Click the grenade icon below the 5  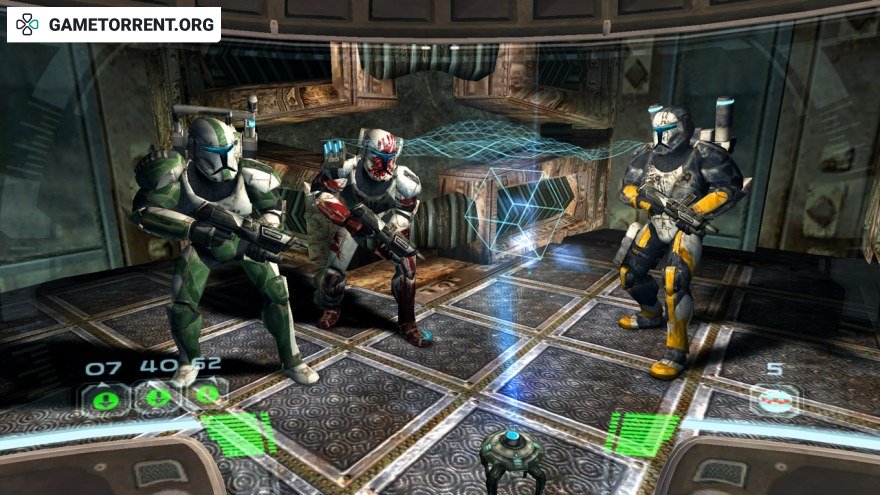pyautogui.click(x=776, y=399)
